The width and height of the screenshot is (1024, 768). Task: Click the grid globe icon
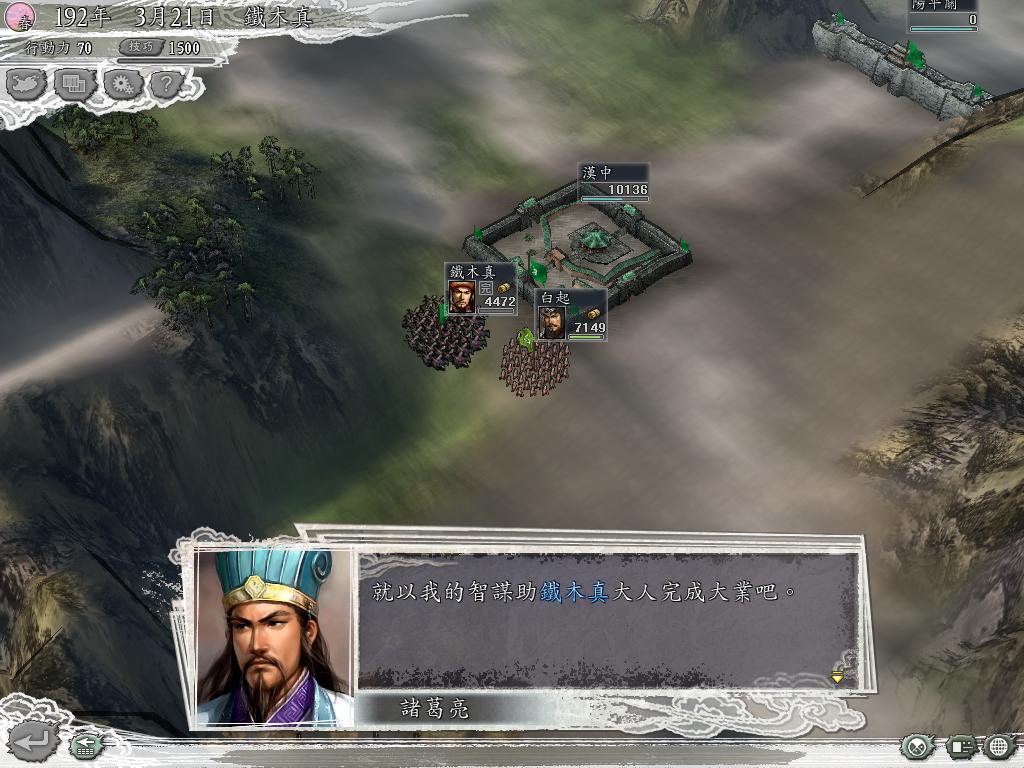click(999, 745)
